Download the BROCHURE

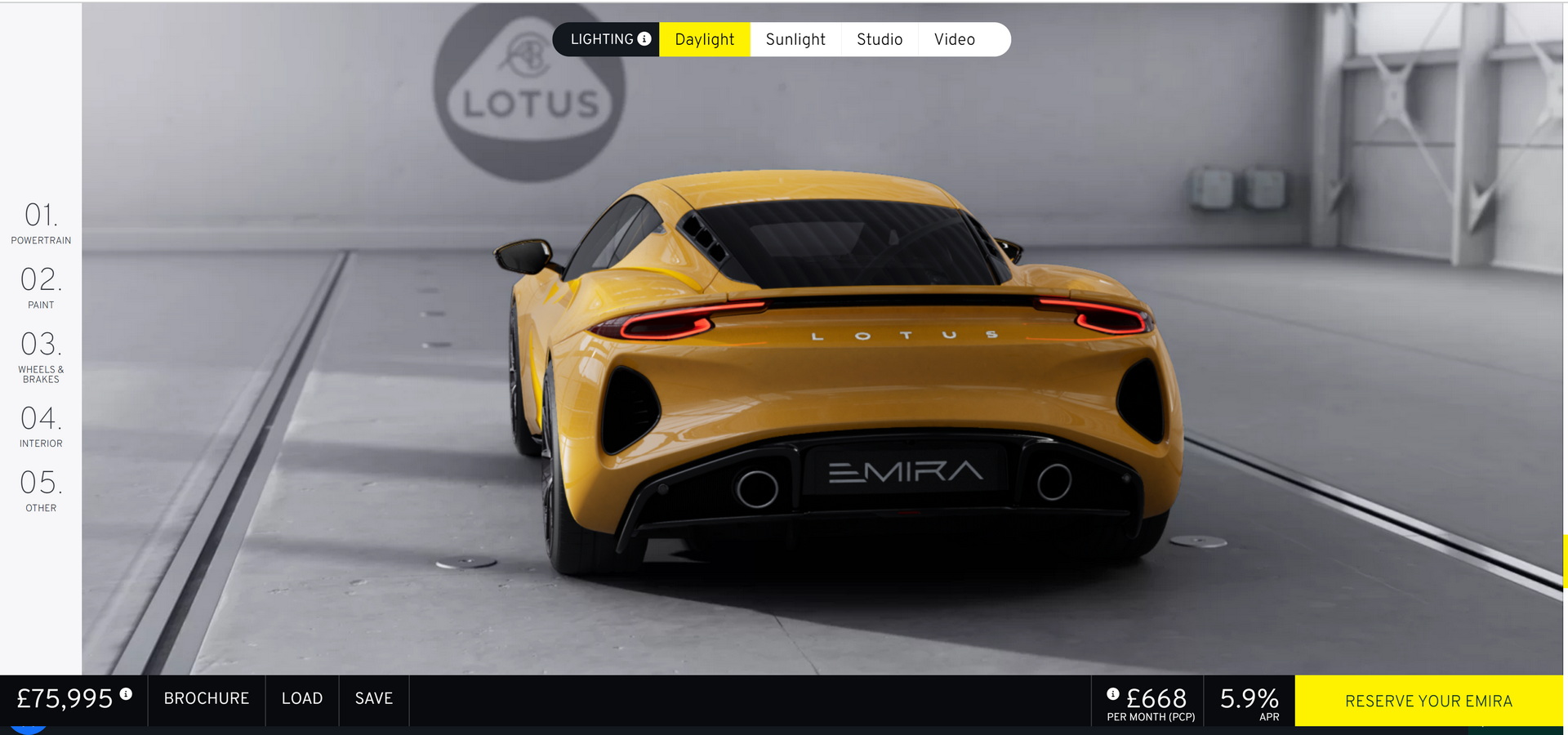[206, 699]
